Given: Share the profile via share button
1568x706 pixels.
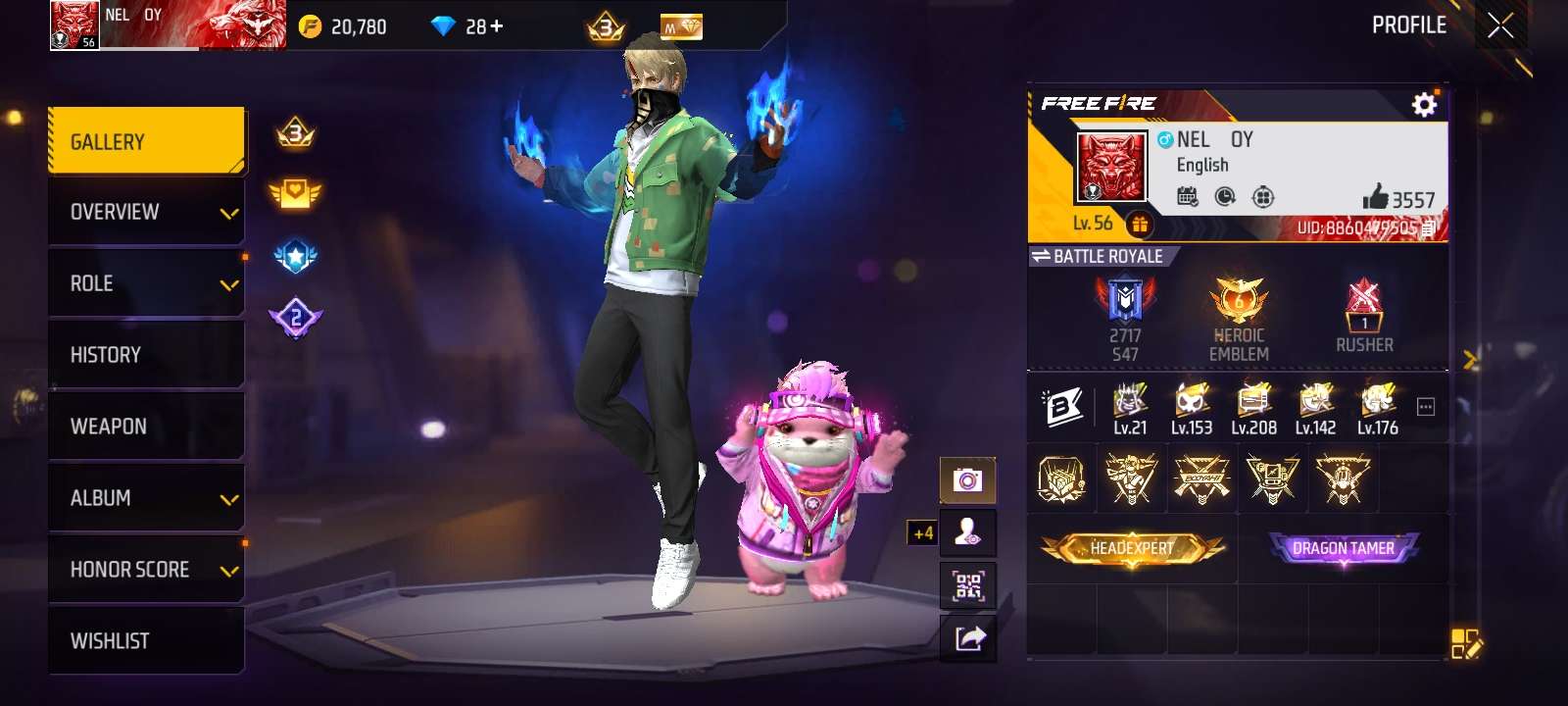Looking at the screenshot, I should pyautogui.click(x=968, y=638).
